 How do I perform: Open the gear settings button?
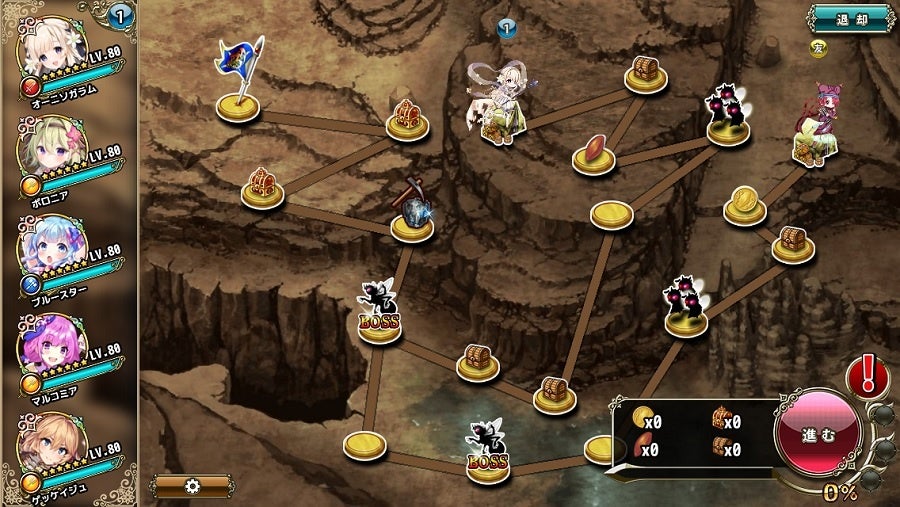click(193, 486)
